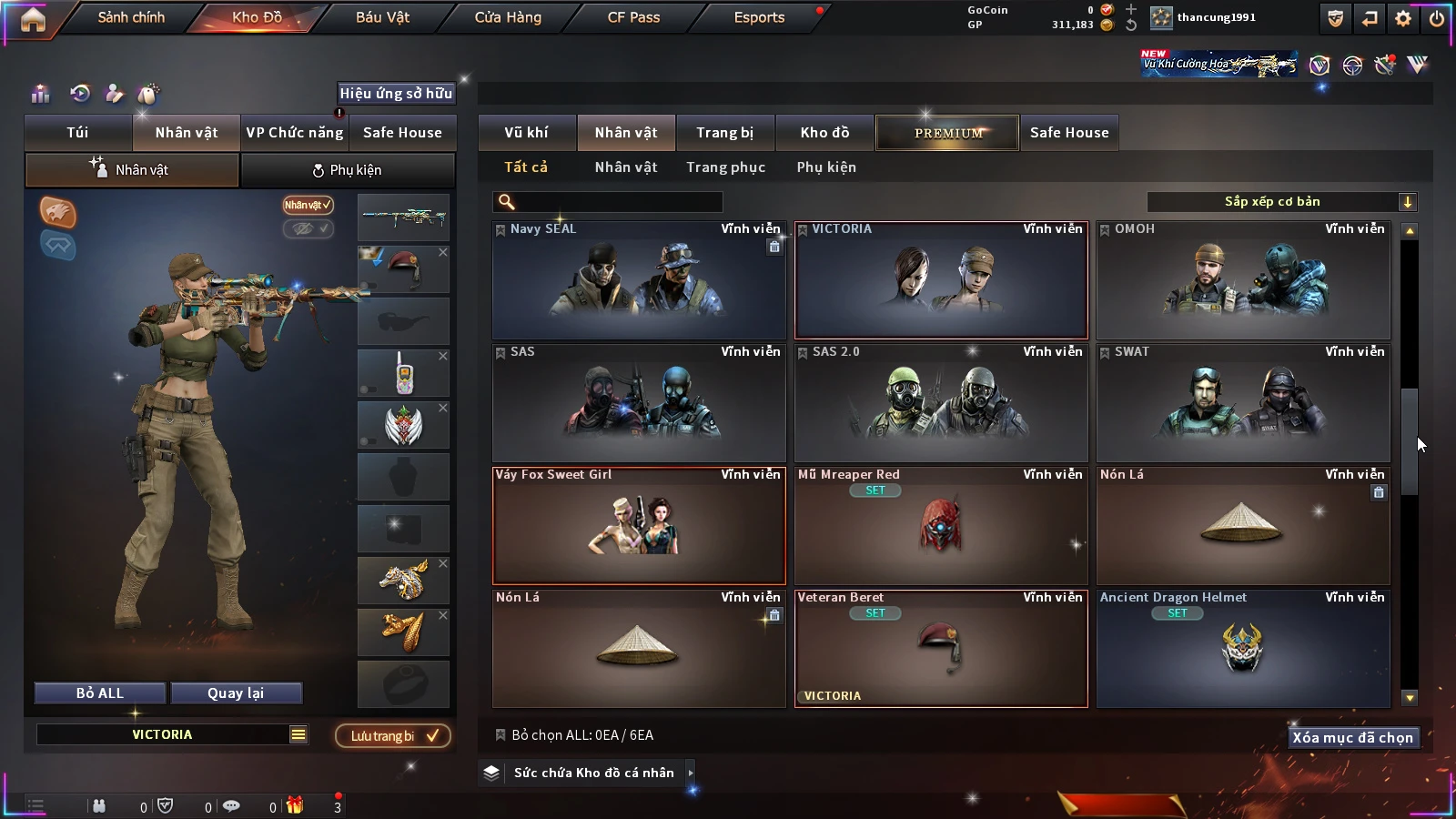This screenshot has height=819, width=1456.
Task: Save loadout with Lưu trang bị
Action: [393, 736]
